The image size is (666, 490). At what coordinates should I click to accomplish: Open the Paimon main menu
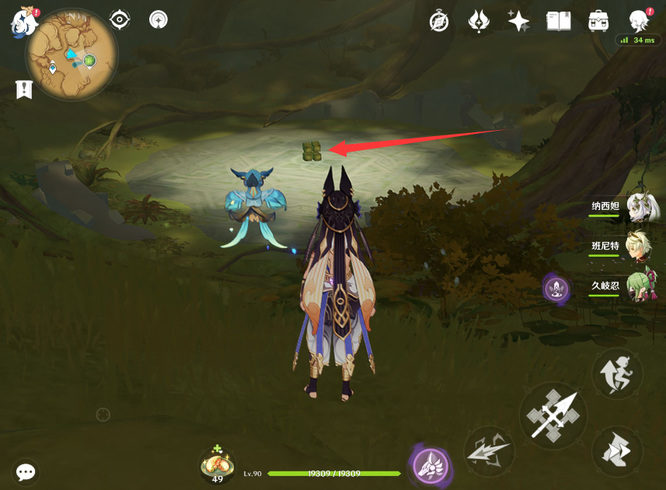(20, 21)
